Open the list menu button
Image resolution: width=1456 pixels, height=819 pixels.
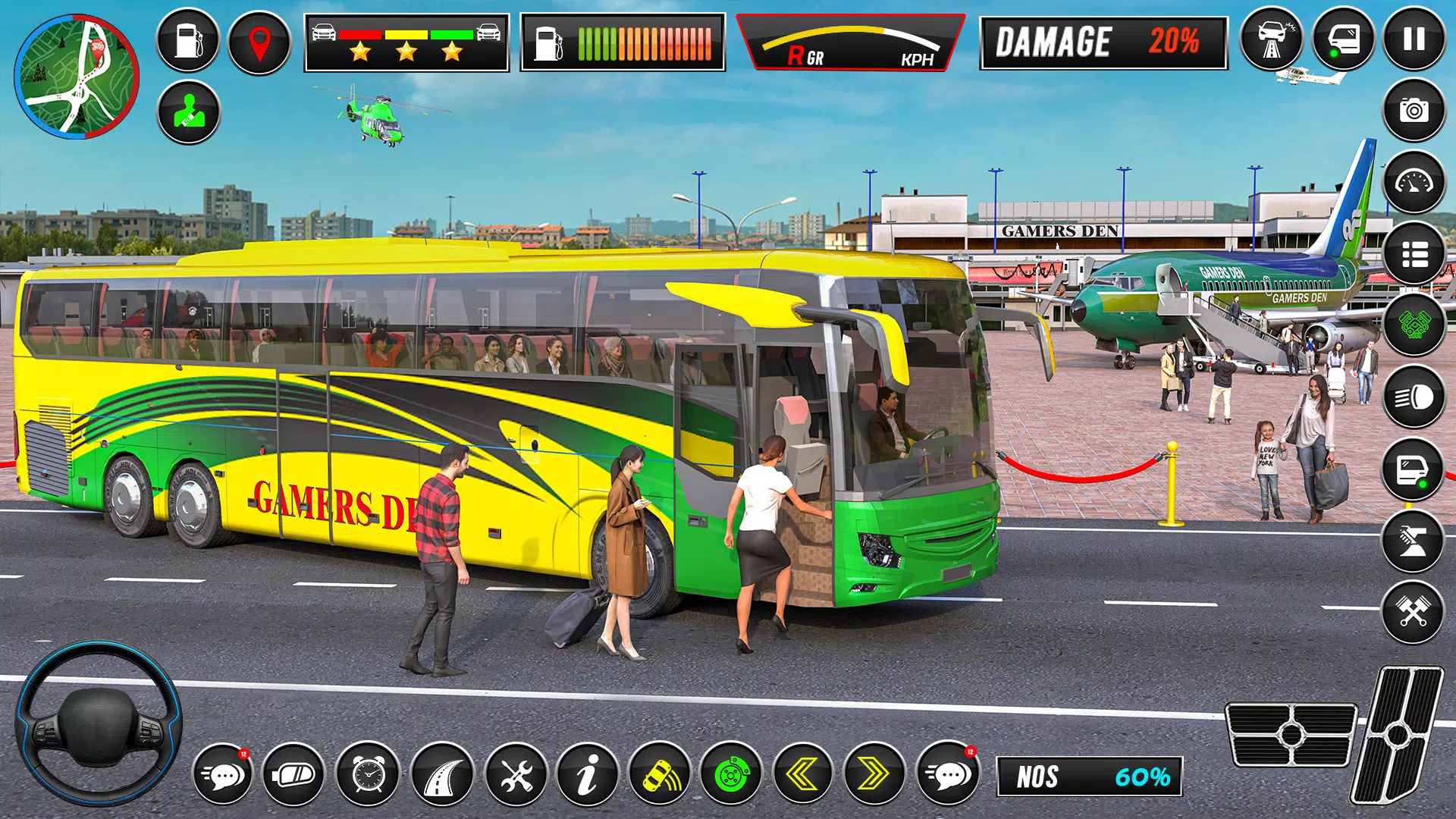tap(1414, 254)
